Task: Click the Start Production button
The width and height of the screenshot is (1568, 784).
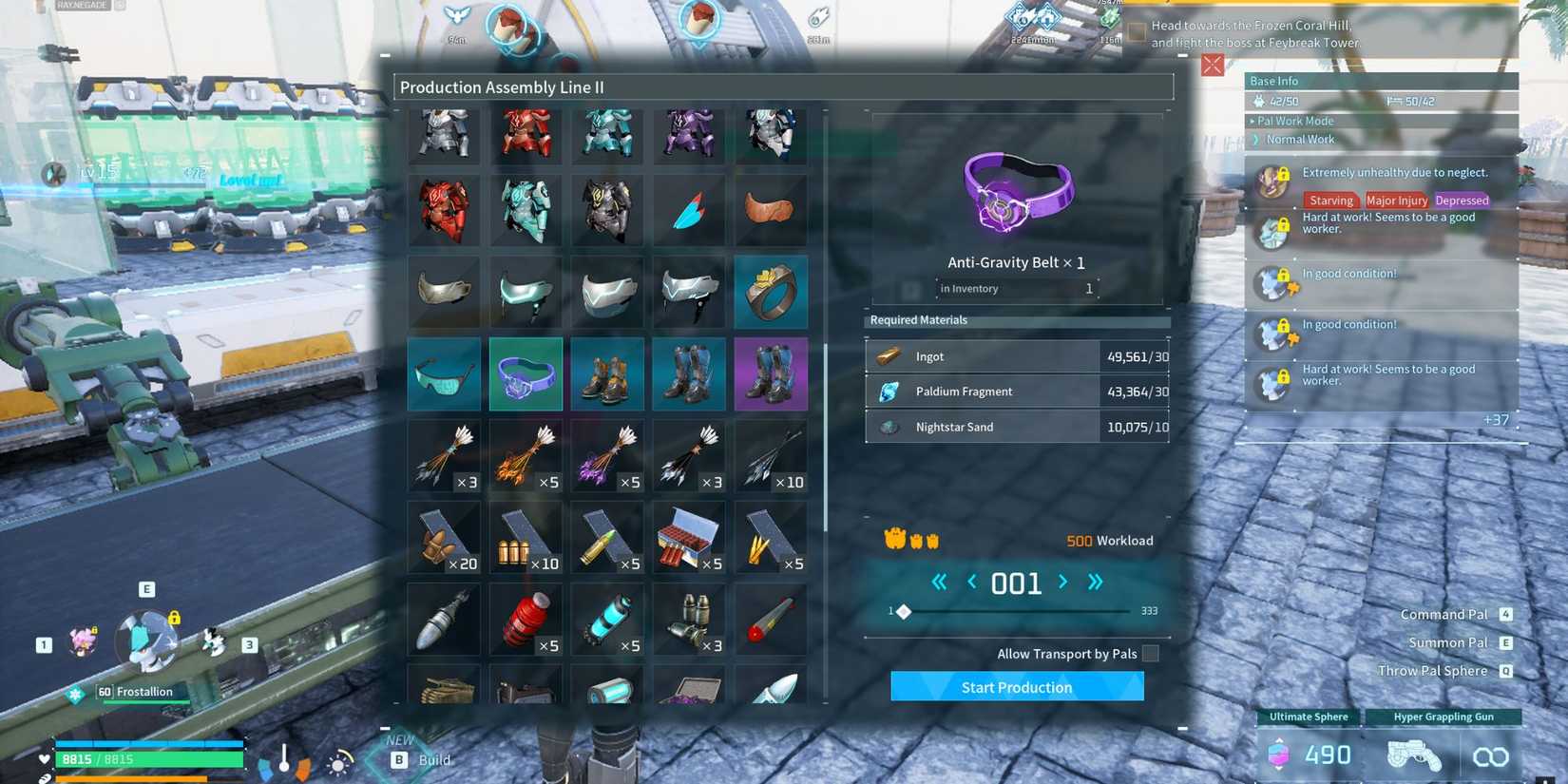Action: tap(1016, 686)
